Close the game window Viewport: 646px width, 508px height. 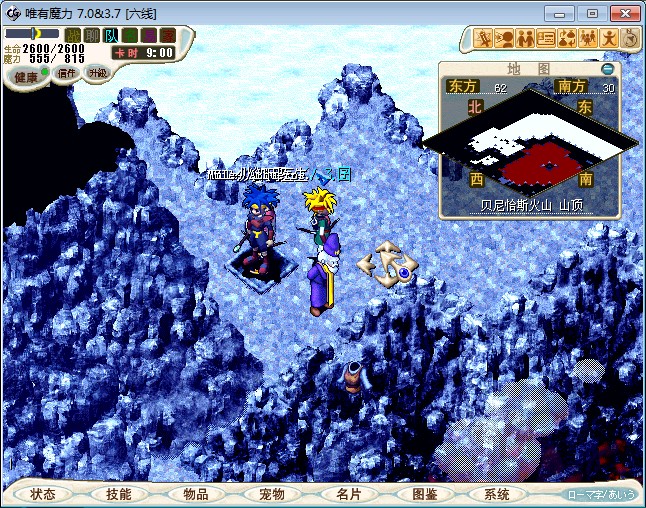pos(623,13)
